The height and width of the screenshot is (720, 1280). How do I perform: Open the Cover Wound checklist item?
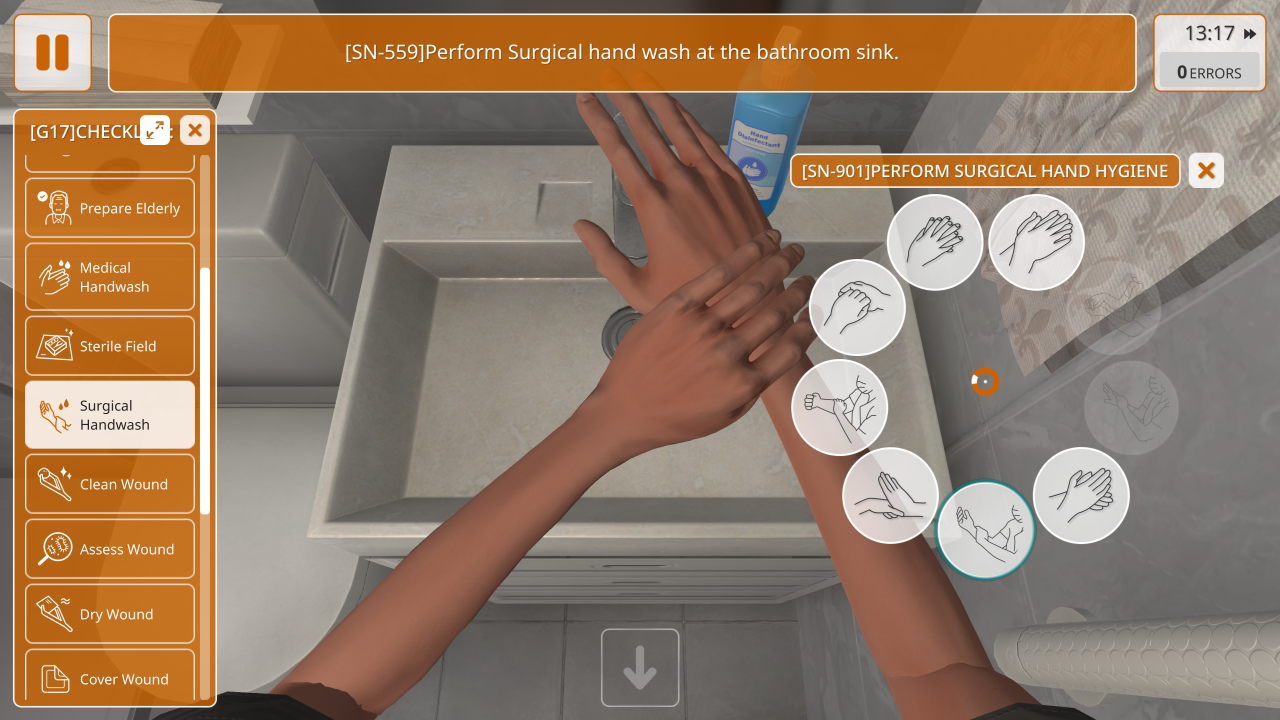110,679
